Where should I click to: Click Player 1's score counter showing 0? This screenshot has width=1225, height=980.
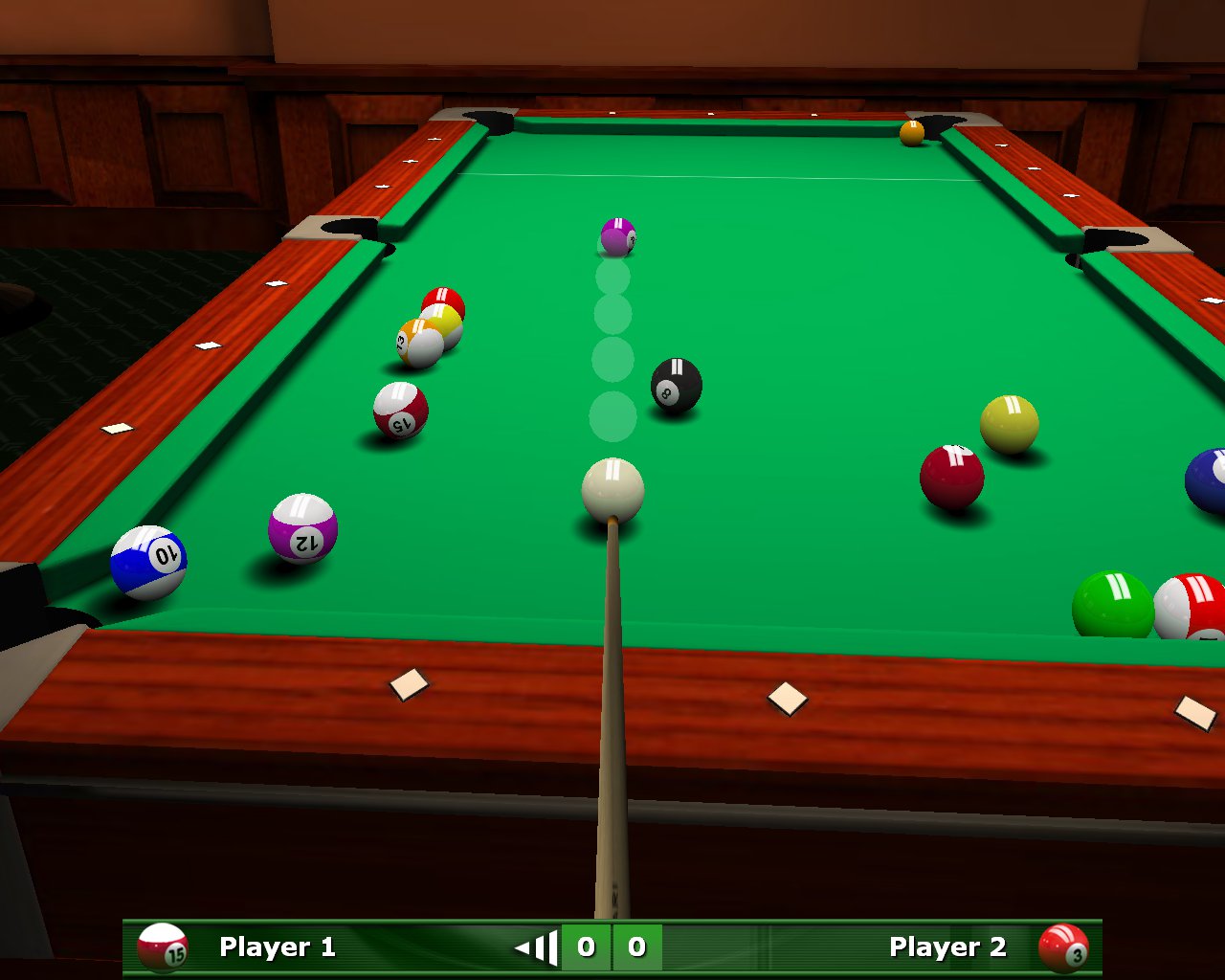tap(585, 947)
